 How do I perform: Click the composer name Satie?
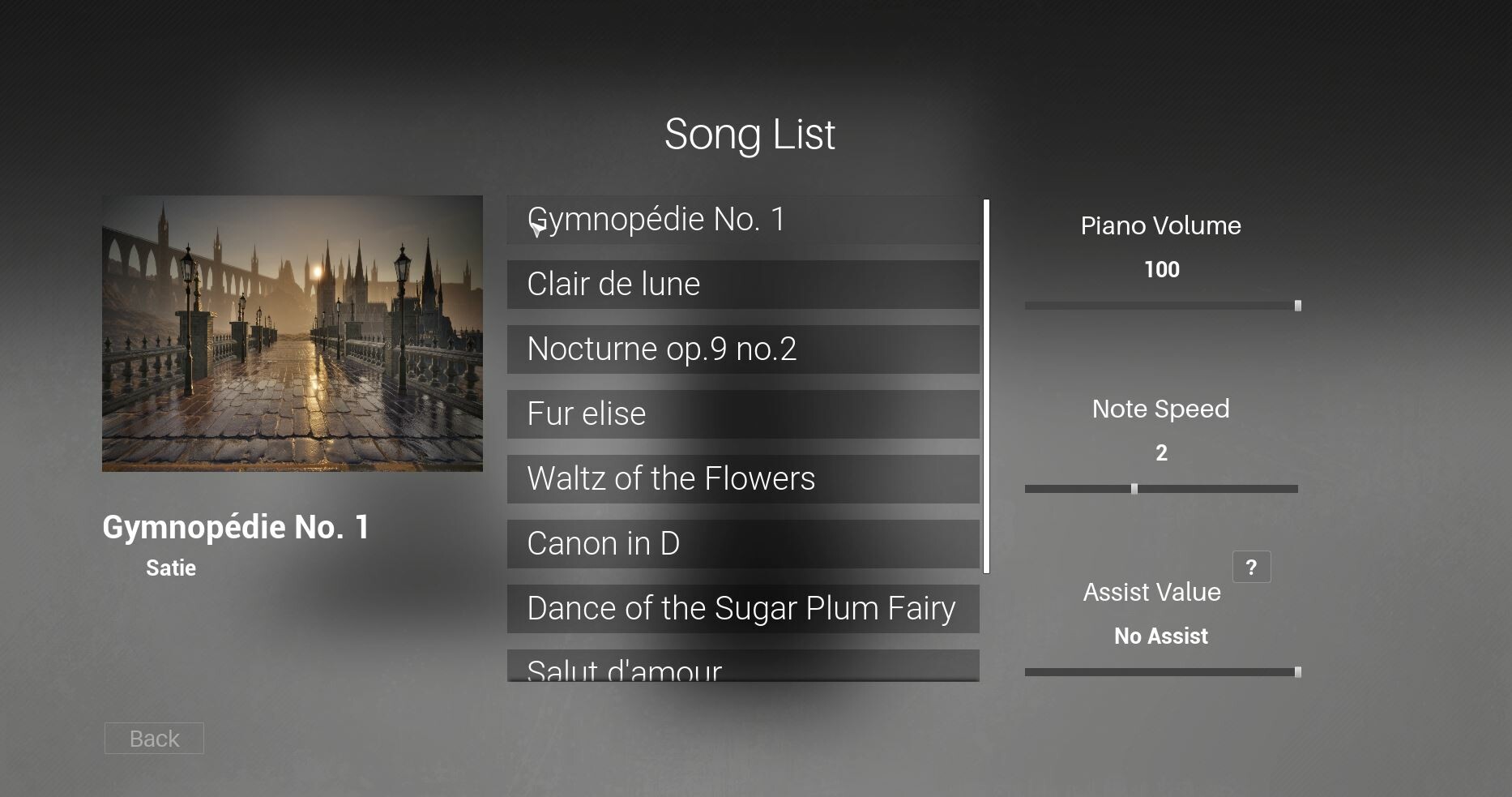(170, 568)
